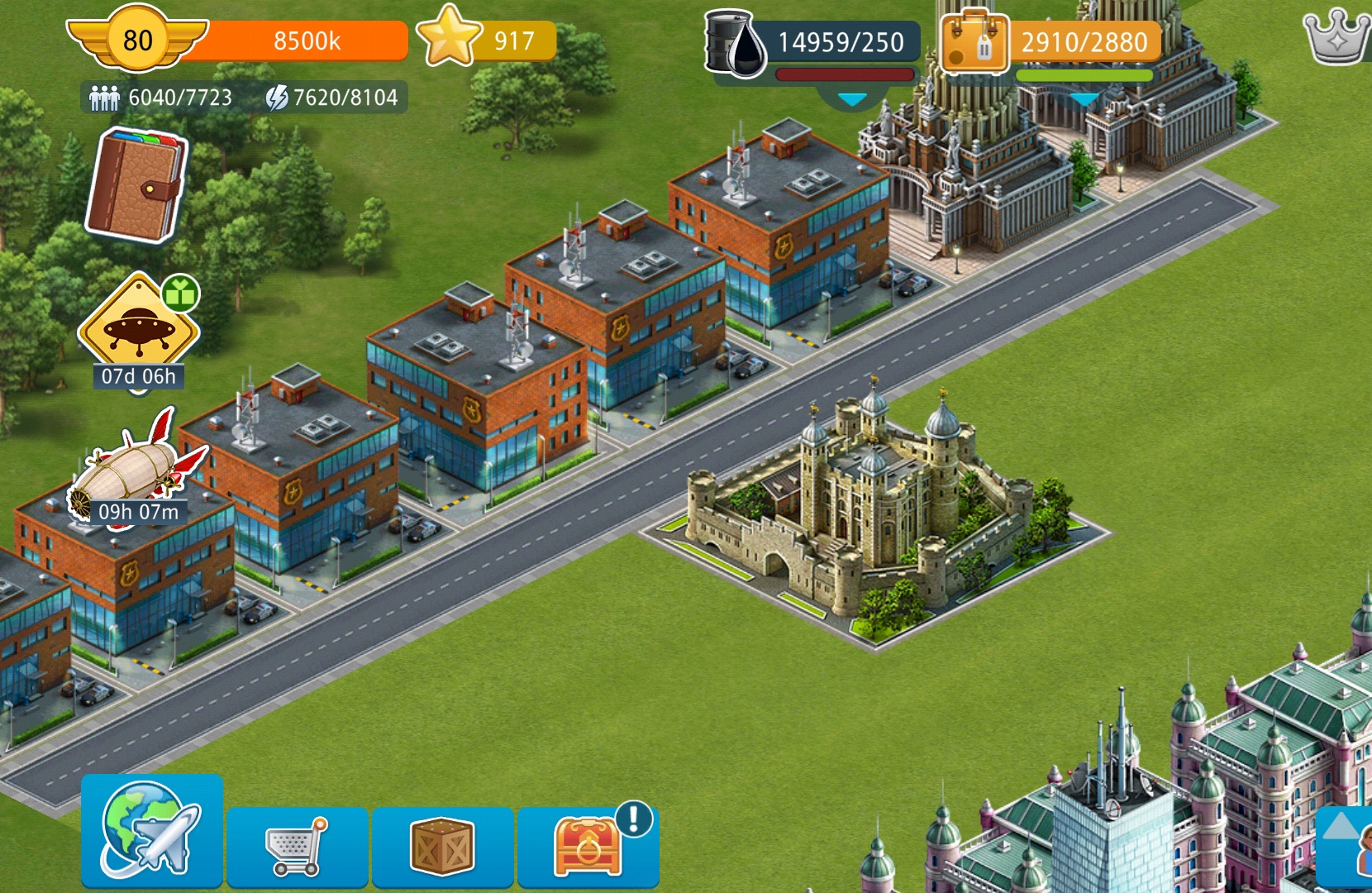Open the treasure chest with alert
1372x893 pixels.
588,846
